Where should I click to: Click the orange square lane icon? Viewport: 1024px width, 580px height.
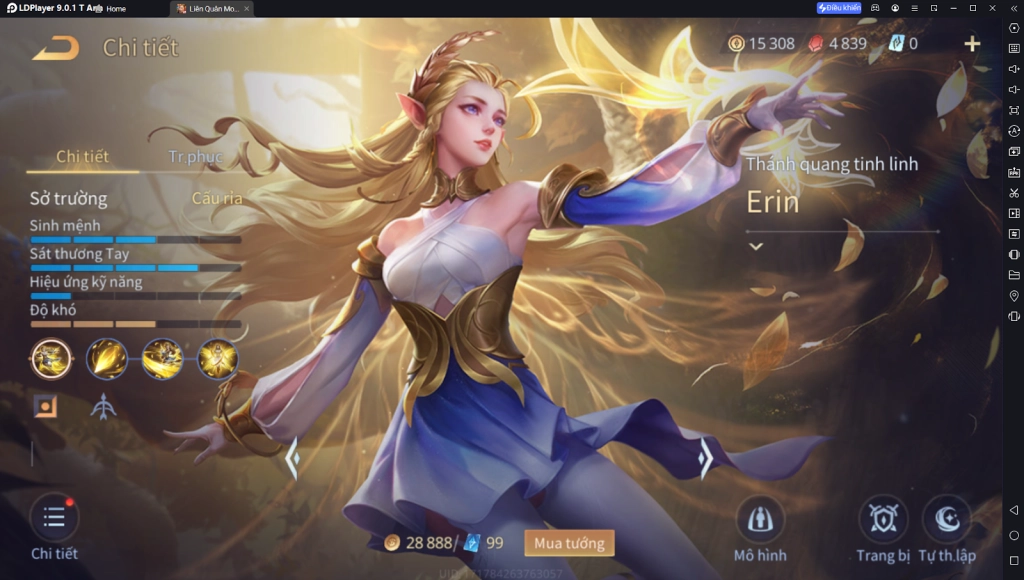45,406
